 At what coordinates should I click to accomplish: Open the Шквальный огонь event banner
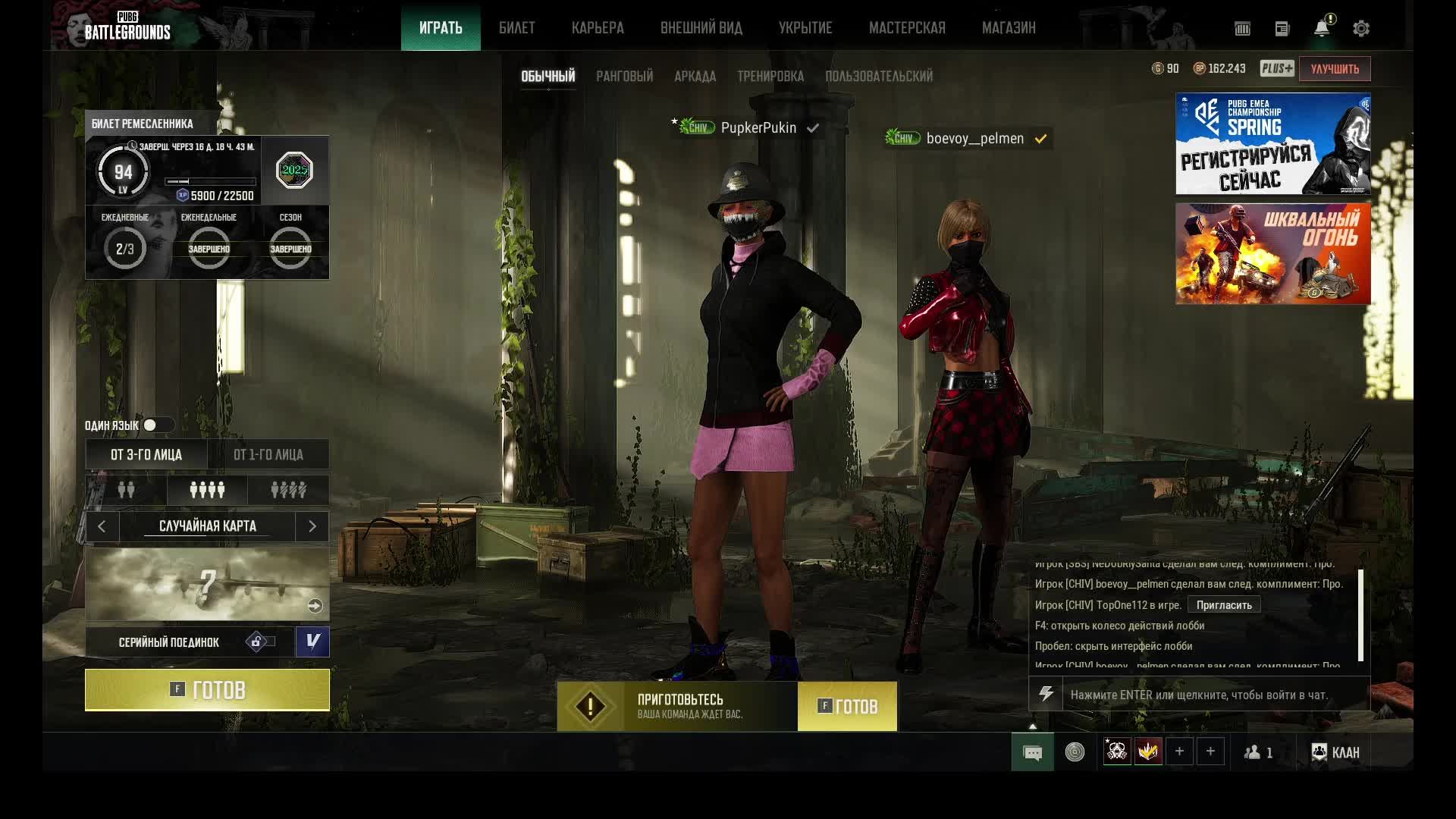pos(1272,253)
